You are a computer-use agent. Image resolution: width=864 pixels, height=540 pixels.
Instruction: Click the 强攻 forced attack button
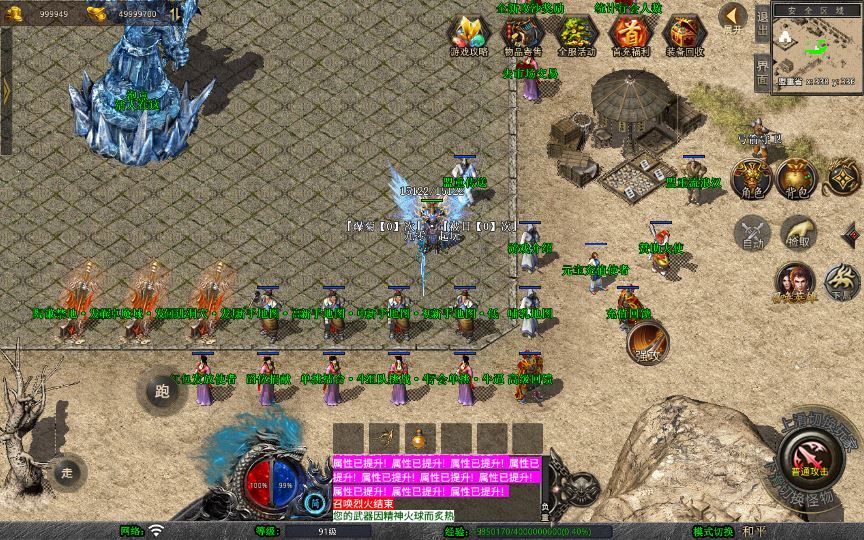[x=648, y=343]
